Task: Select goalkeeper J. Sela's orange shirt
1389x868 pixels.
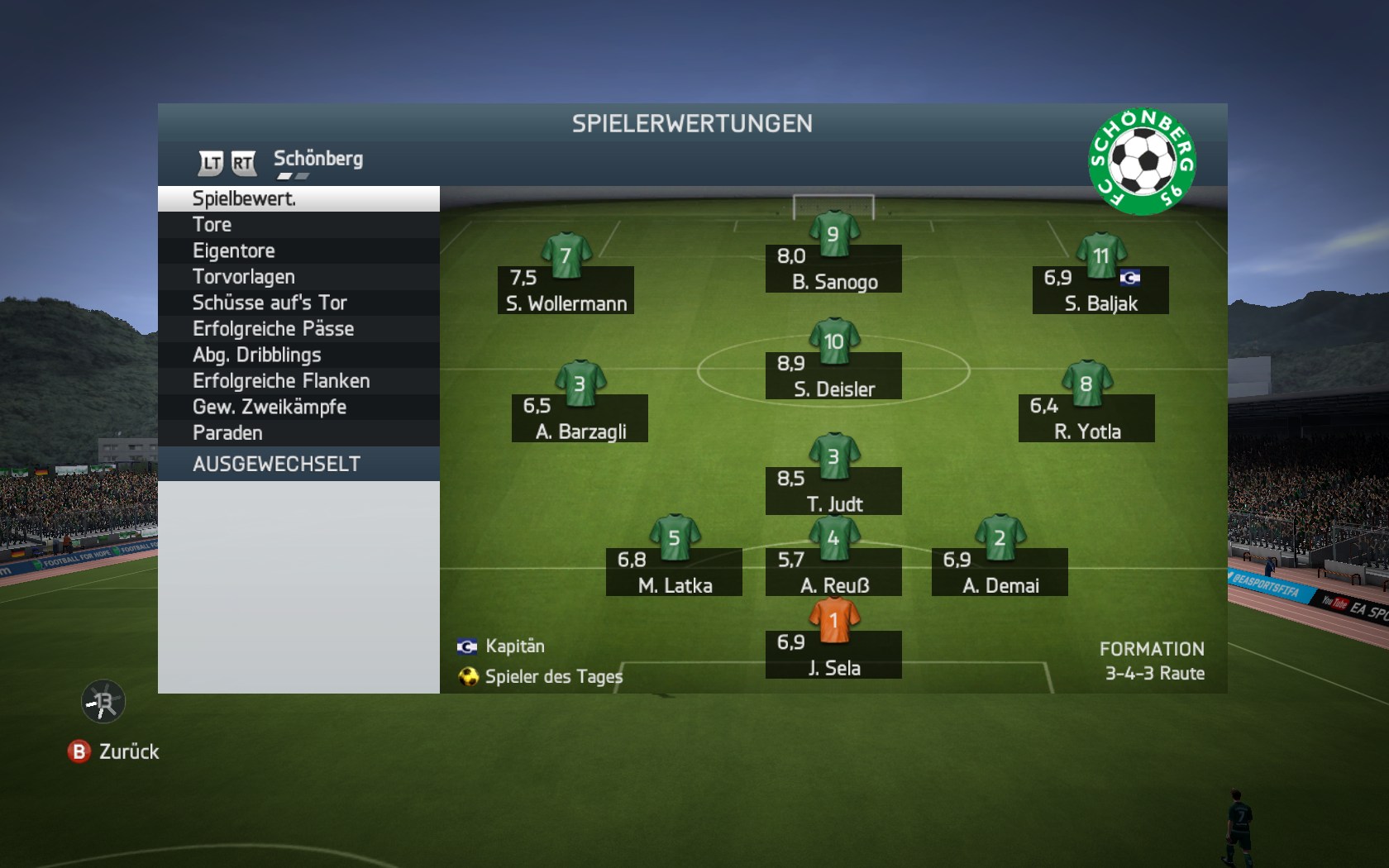Action: click(833, 622)
